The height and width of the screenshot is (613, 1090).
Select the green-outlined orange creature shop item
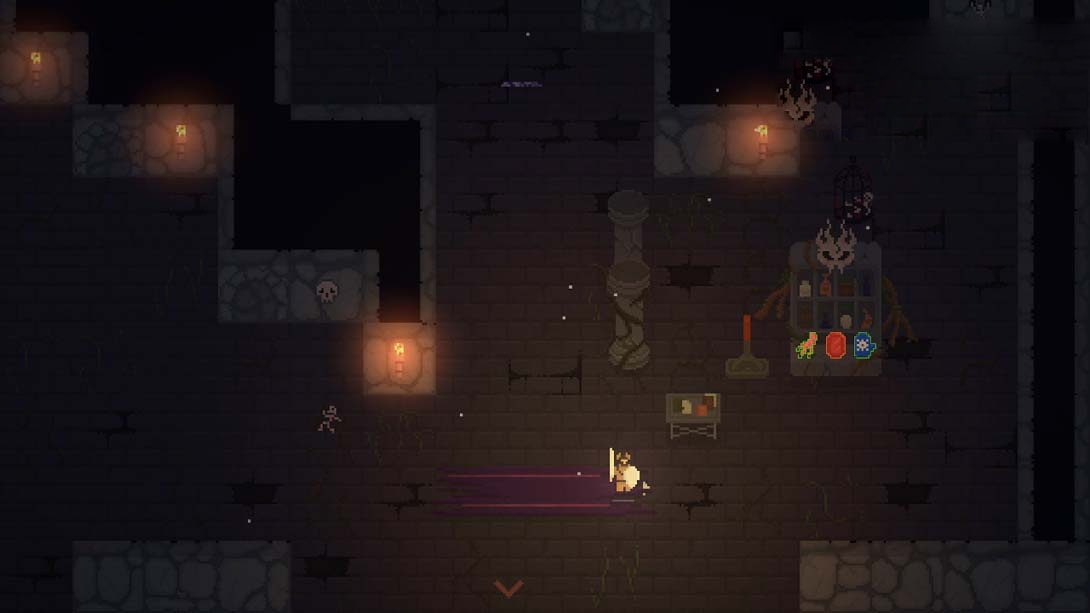coord(807,347)
